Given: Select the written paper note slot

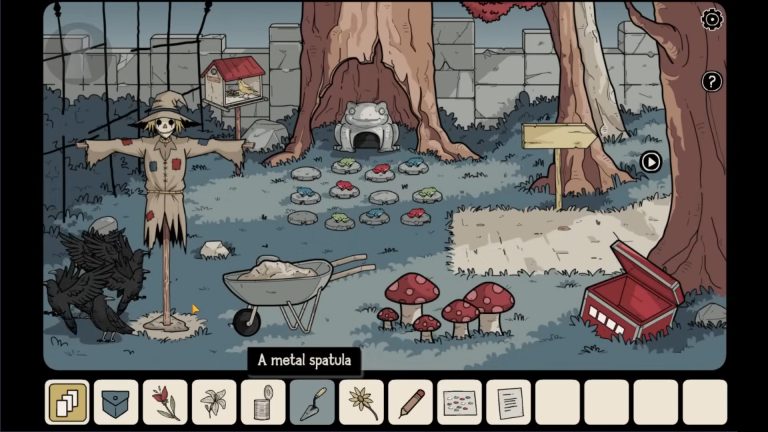Looking at the screenshot, I should click(508, 402).
